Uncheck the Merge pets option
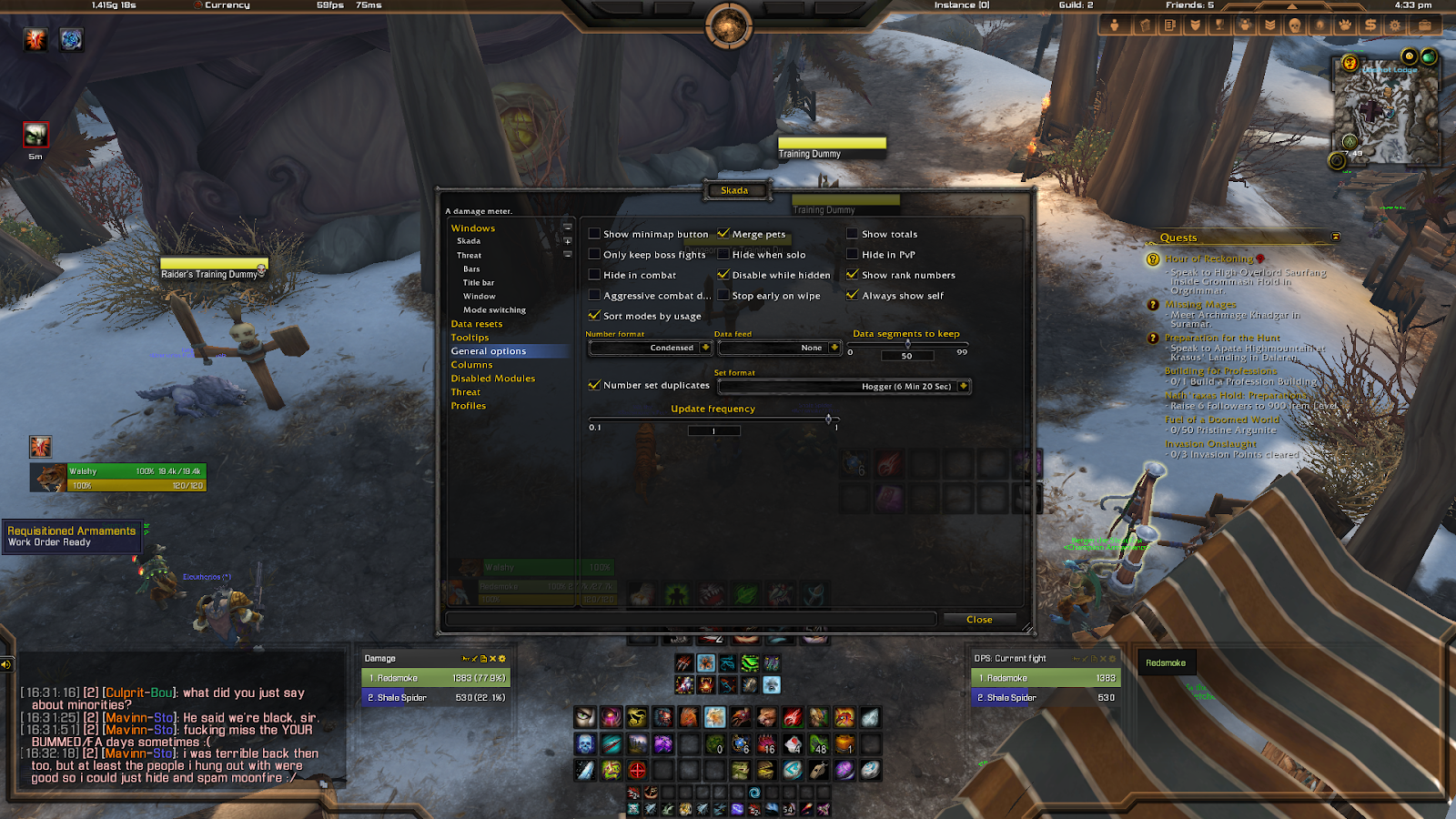Screen dimensions: 1456x819 pyautogui.click(x=724, y=233)
